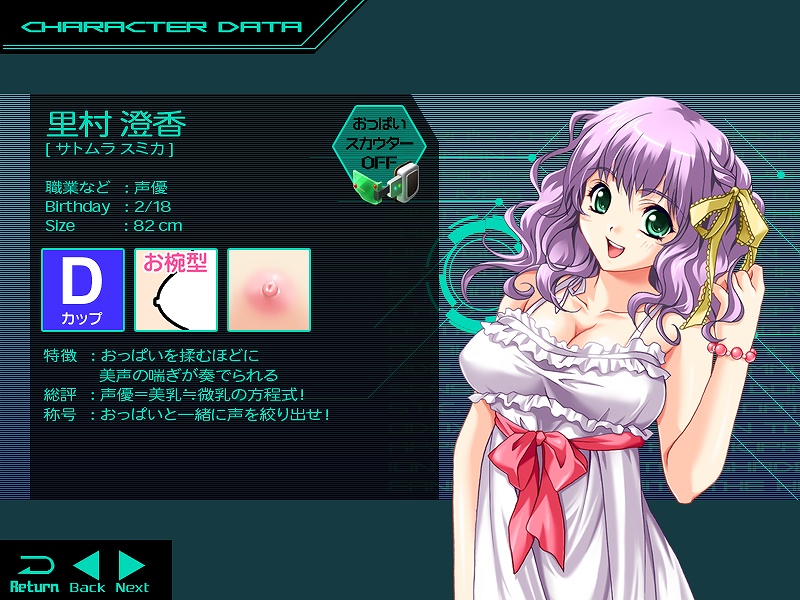Go Back to the previous character

88,571
